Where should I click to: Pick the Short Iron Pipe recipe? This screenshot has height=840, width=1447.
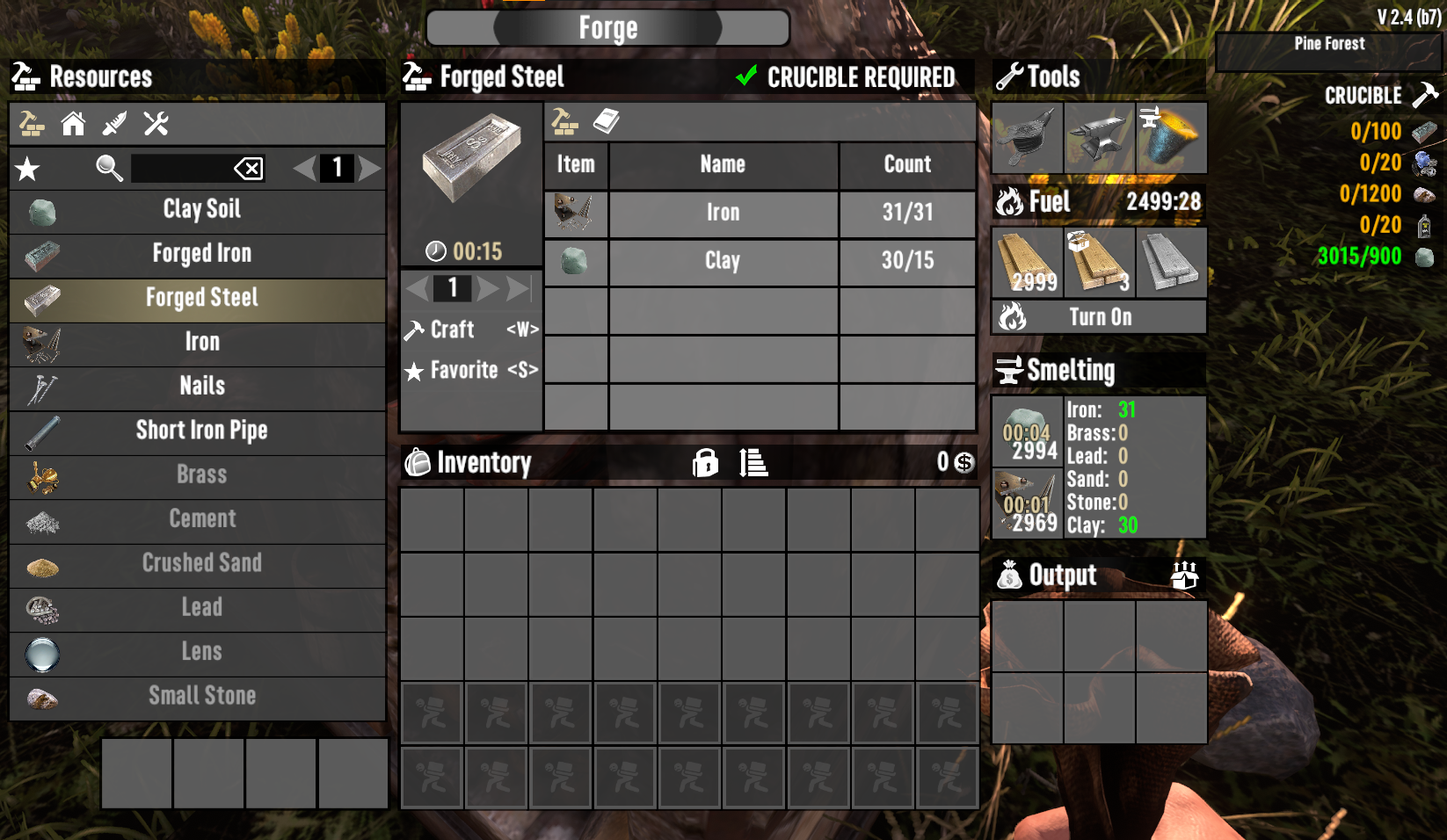pyautogui.click(x=200, y=431)
